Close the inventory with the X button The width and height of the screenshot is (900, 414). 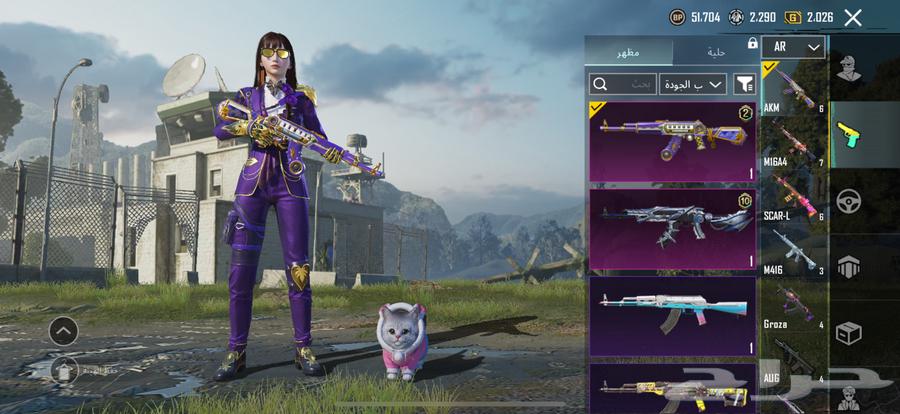853,17
